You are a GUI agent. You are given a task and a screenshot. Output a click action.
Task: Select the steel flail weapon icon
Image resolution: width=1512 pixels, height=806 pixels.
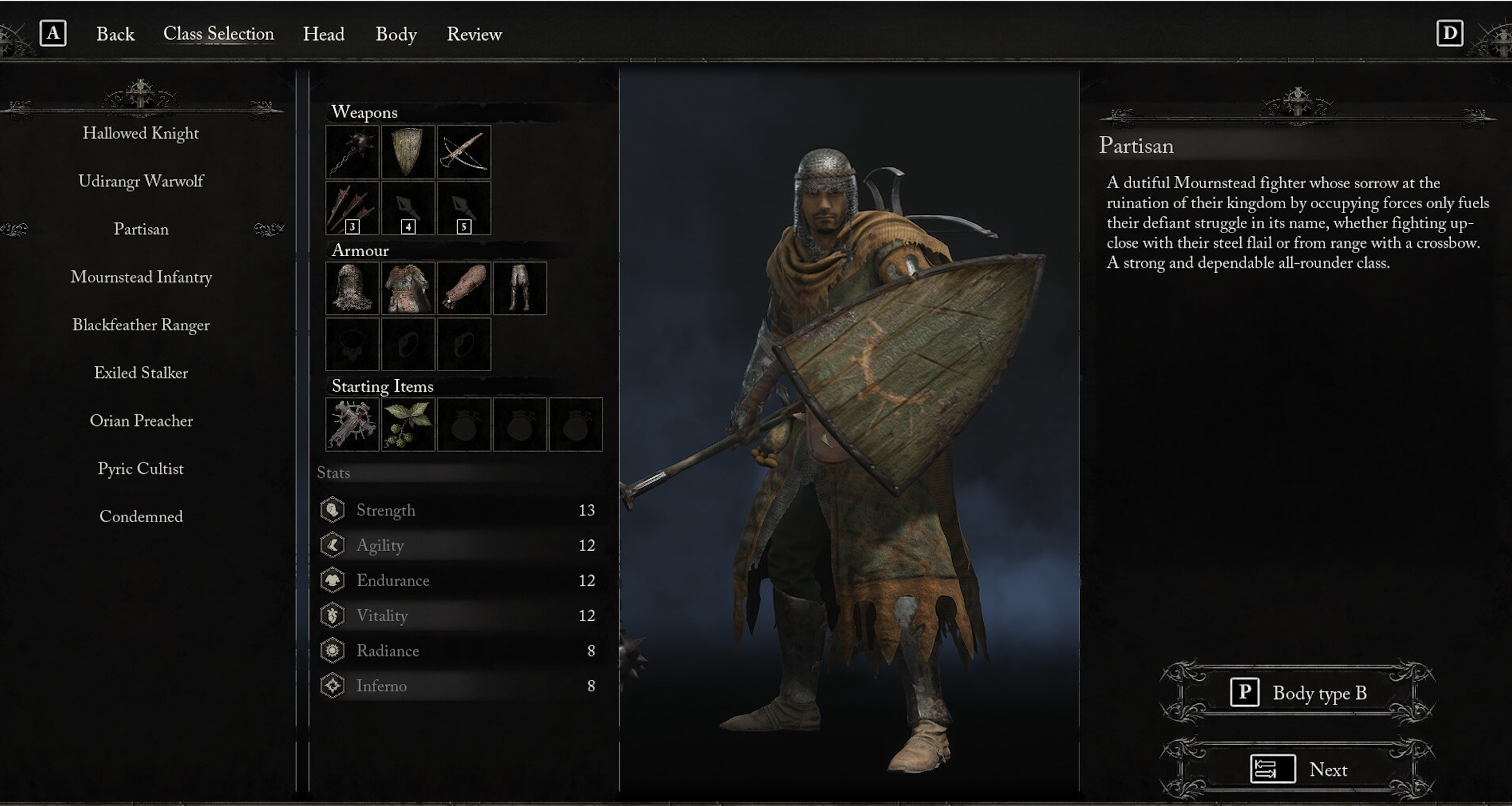click(352, 152)
